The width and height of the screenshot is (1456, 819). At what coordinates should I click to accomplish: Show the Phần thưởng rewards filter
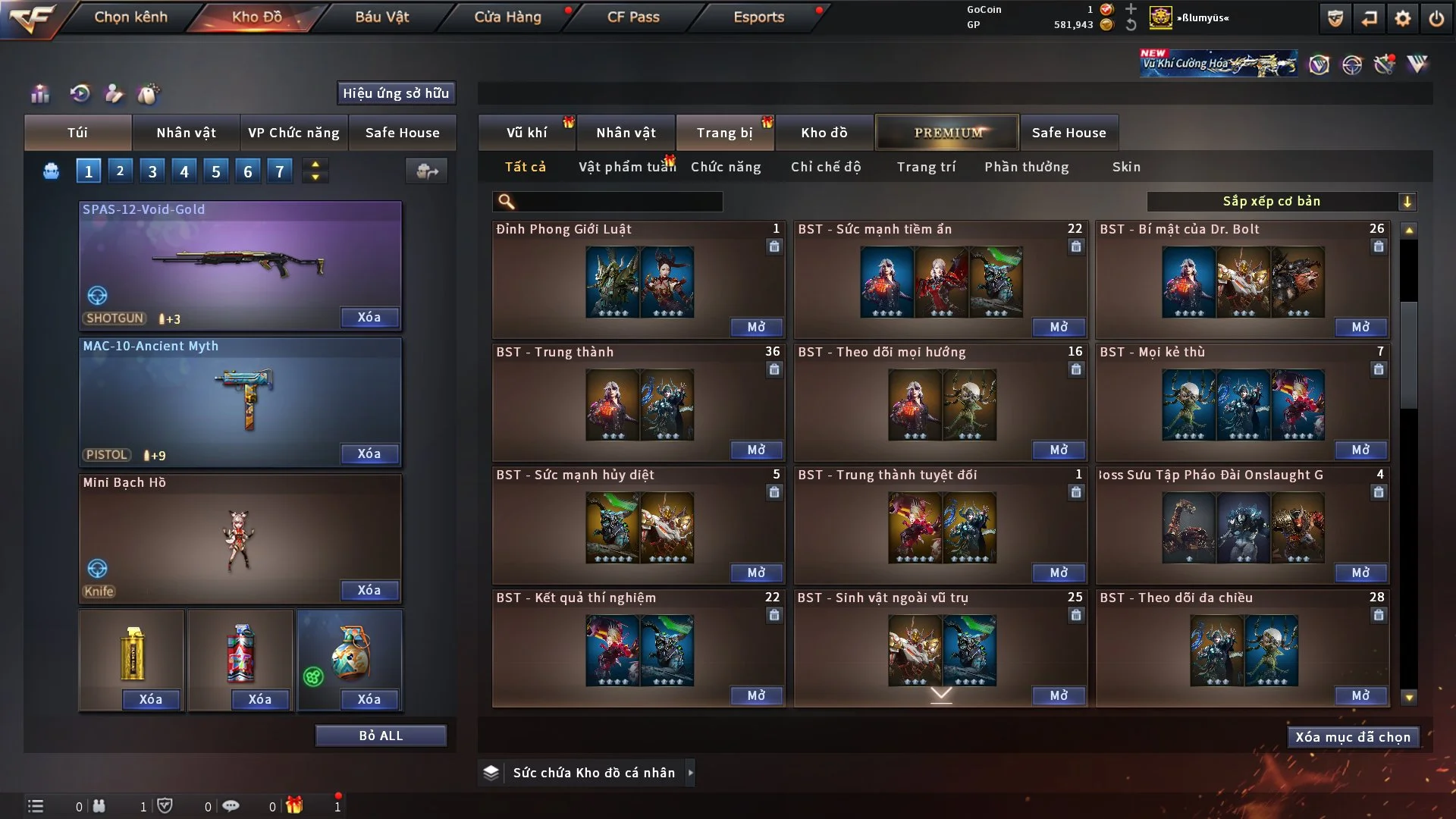[1027, 167]
